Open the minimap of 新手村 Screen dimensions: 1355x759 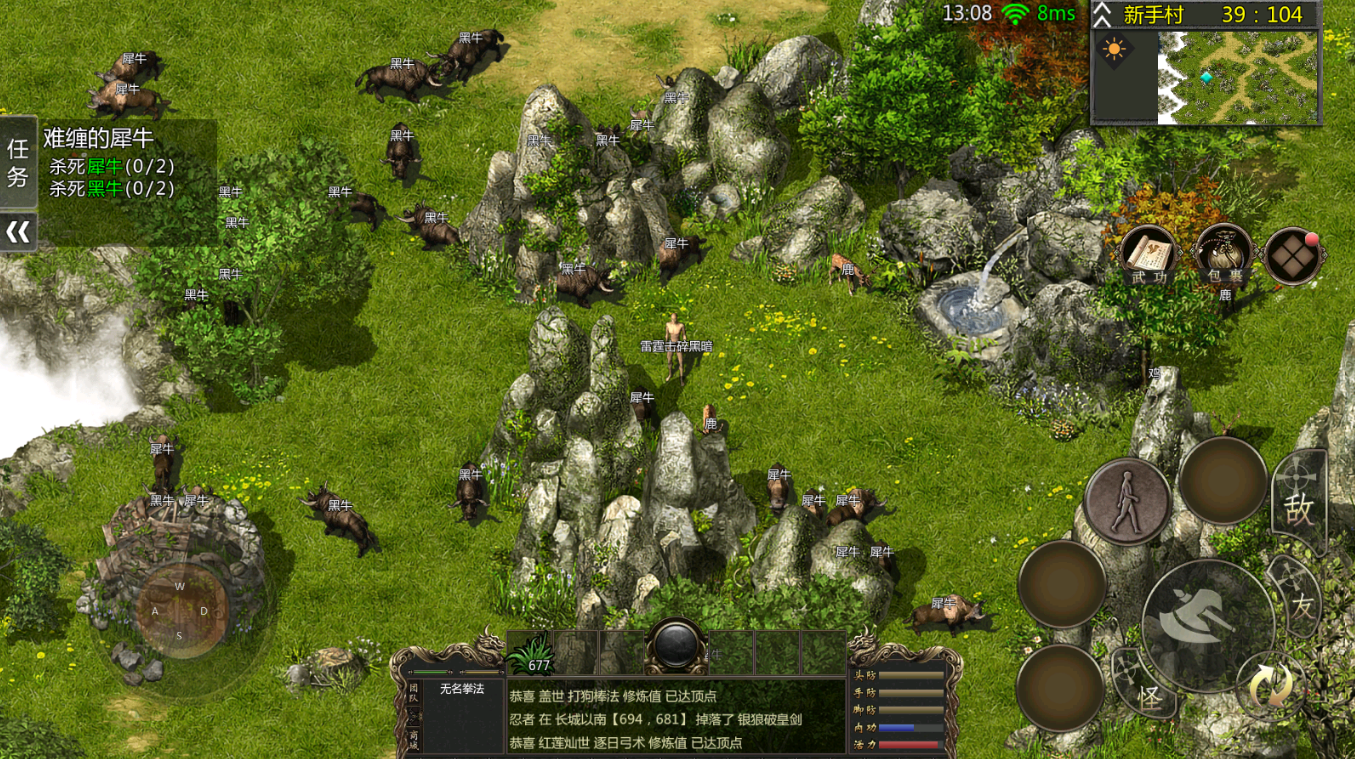1239,76
